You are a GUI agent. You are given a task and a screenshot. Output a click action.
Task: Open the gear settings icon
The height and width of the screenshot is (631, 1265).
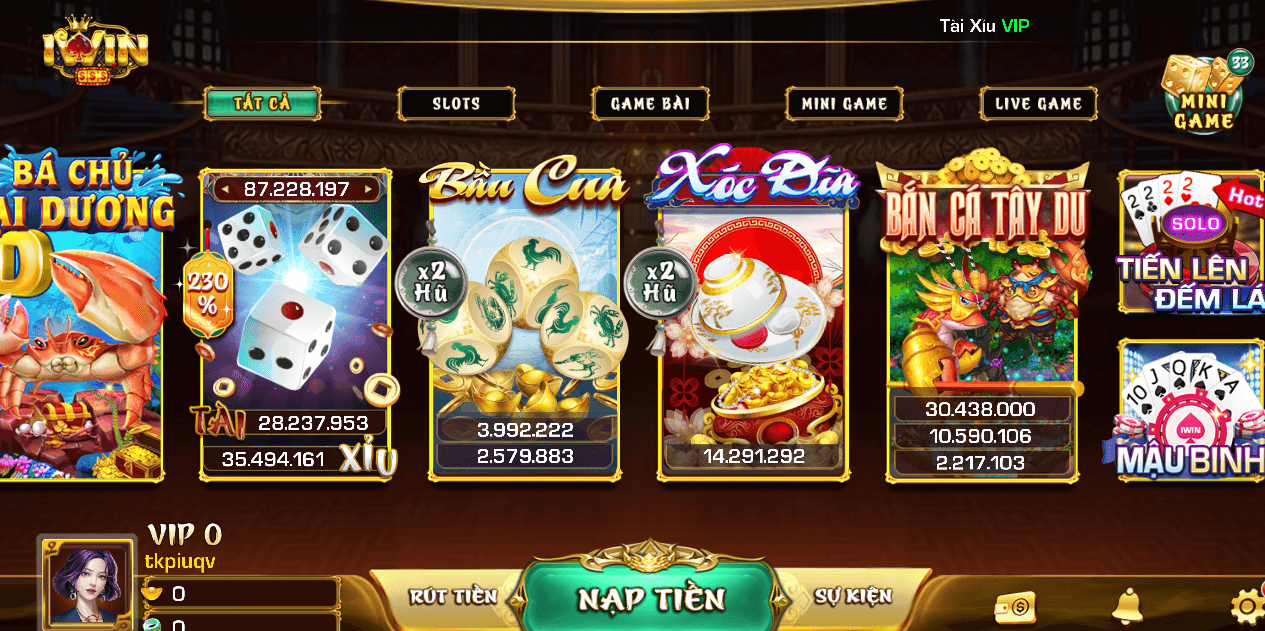[1246, 606]
